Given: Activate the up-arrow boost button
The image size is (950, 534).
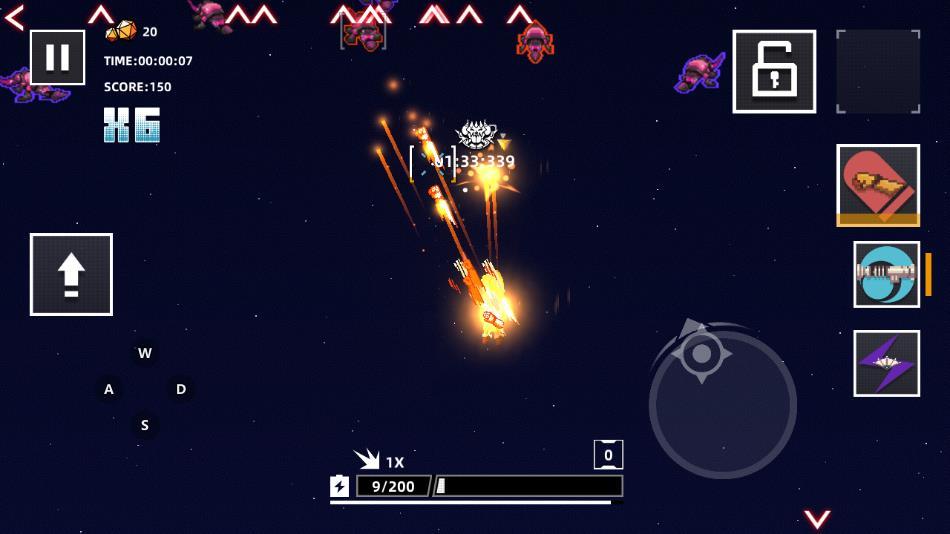Looking at the screenshot, I should point(71,274).
